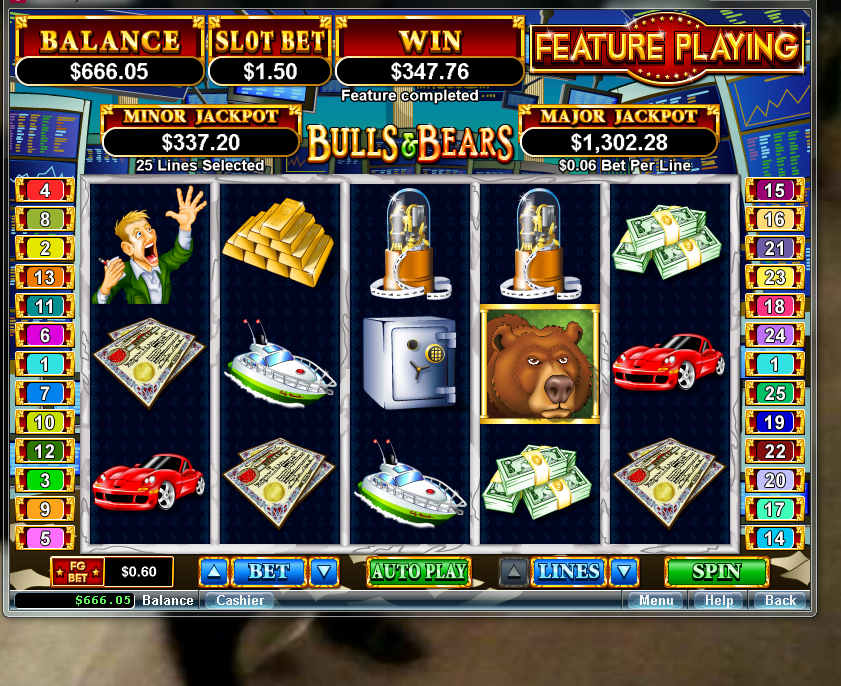This screenshot has height=686, width=841.
Task: Select payline 4 marker
Action: 45,190
